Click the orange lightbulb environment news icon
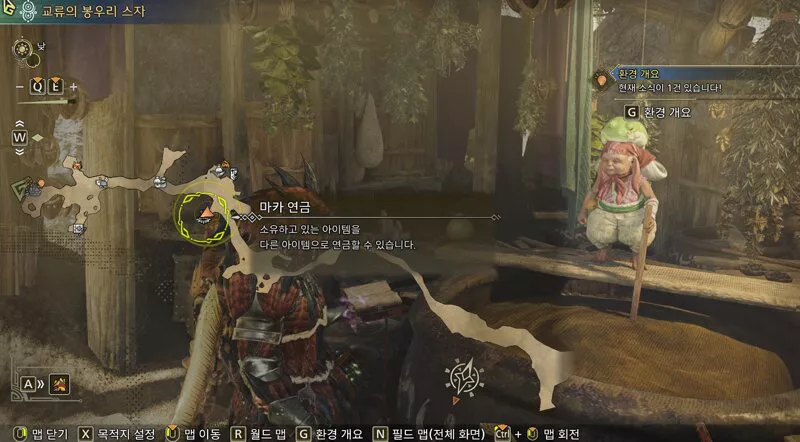This screenshot has height=442, width=800. click(x=603, y=77)
